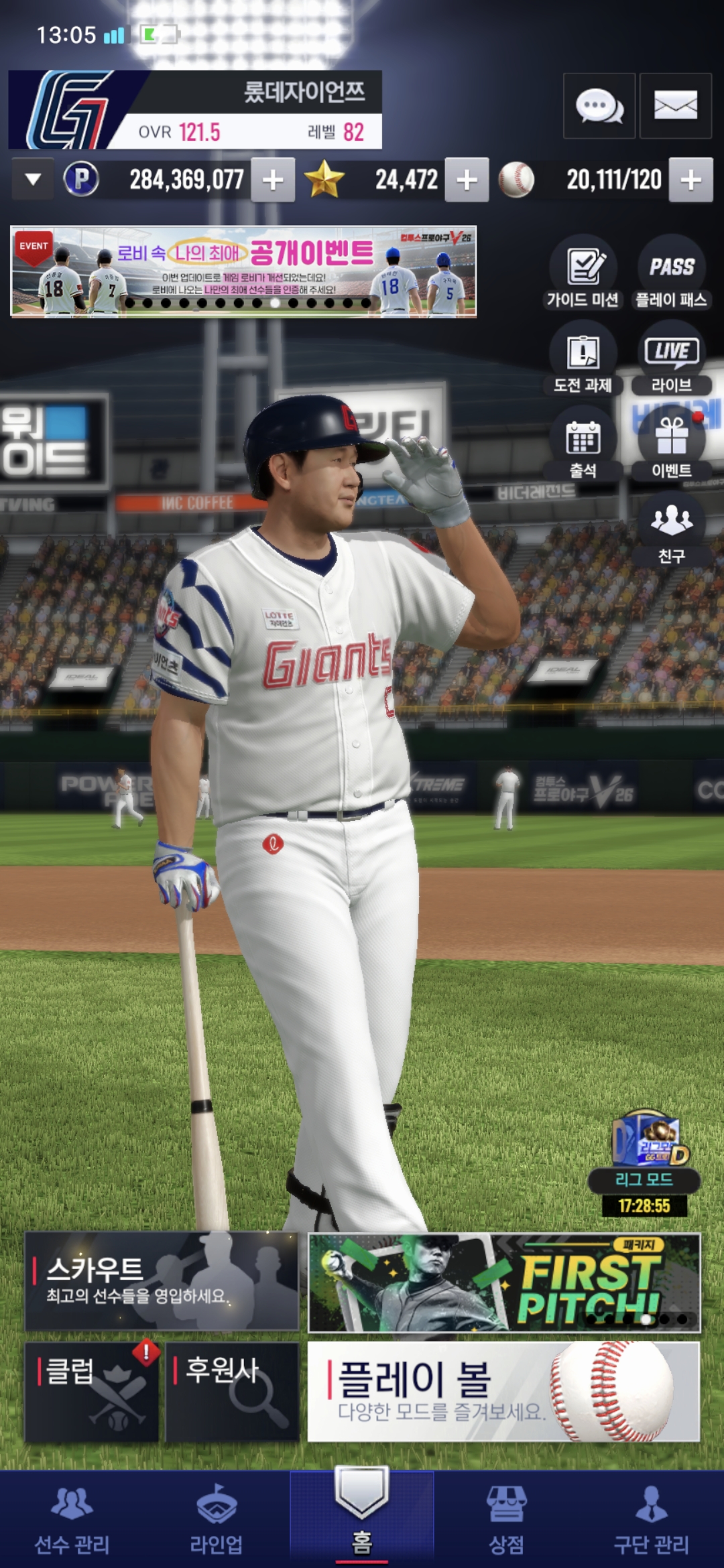The width and height of the screenshot is (724, 1568).
Task: Open the 친구 friends list
Action: (x=671, y=529)
